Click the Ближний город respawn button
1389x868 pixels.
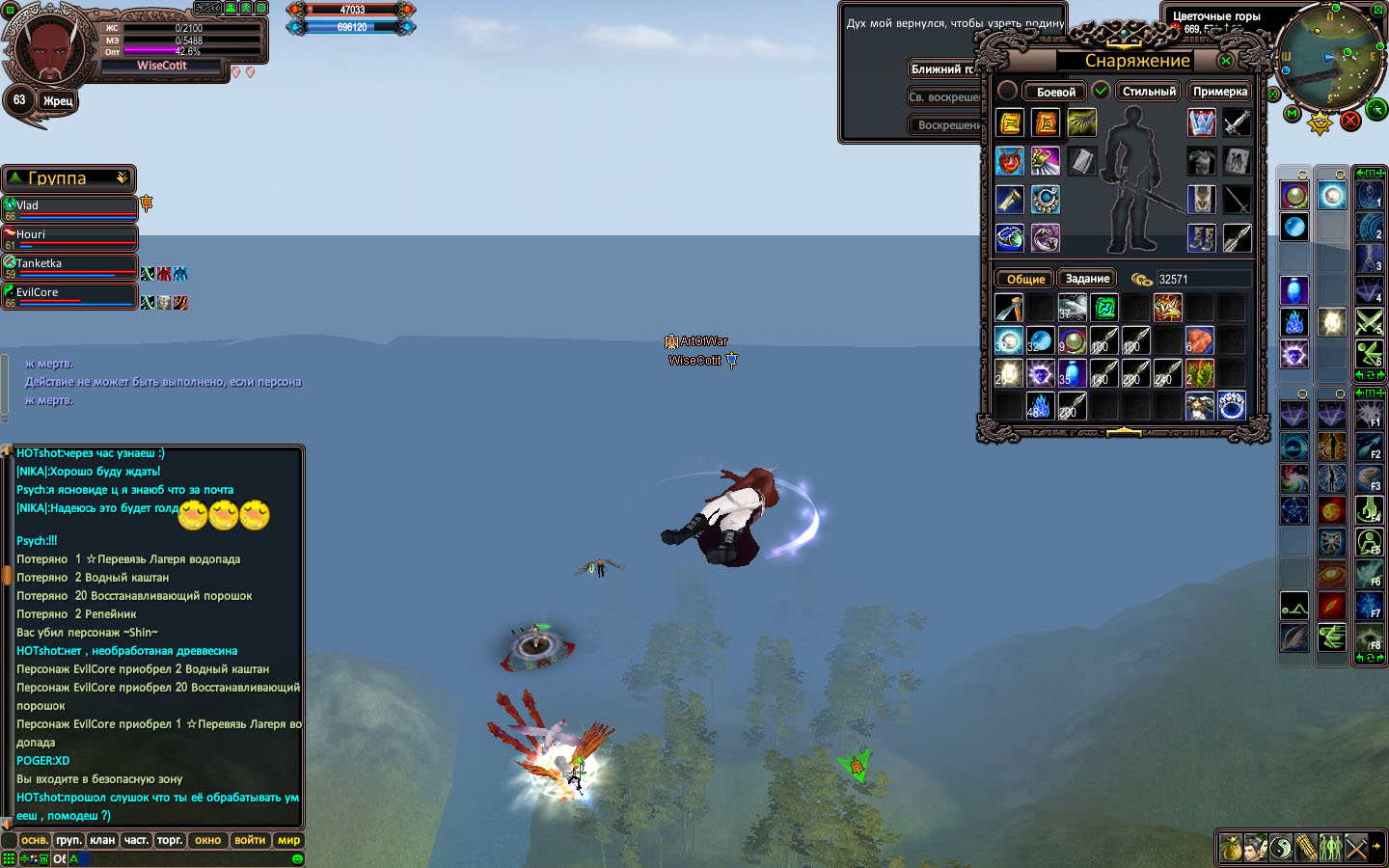click(x=942, y=68)
